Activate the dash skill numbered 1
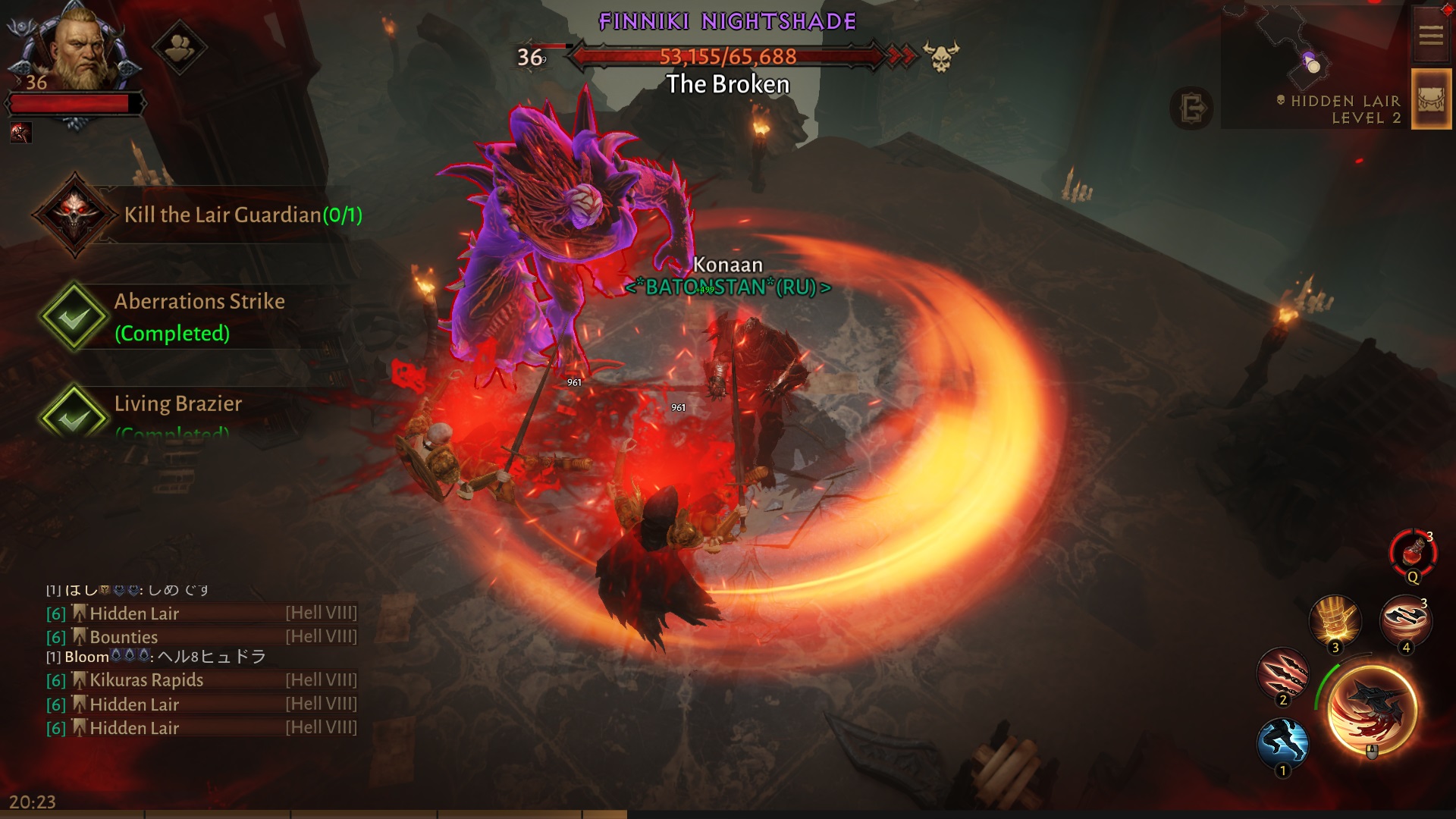The width and height of the screenshot is (1456, 819). 1282,743
